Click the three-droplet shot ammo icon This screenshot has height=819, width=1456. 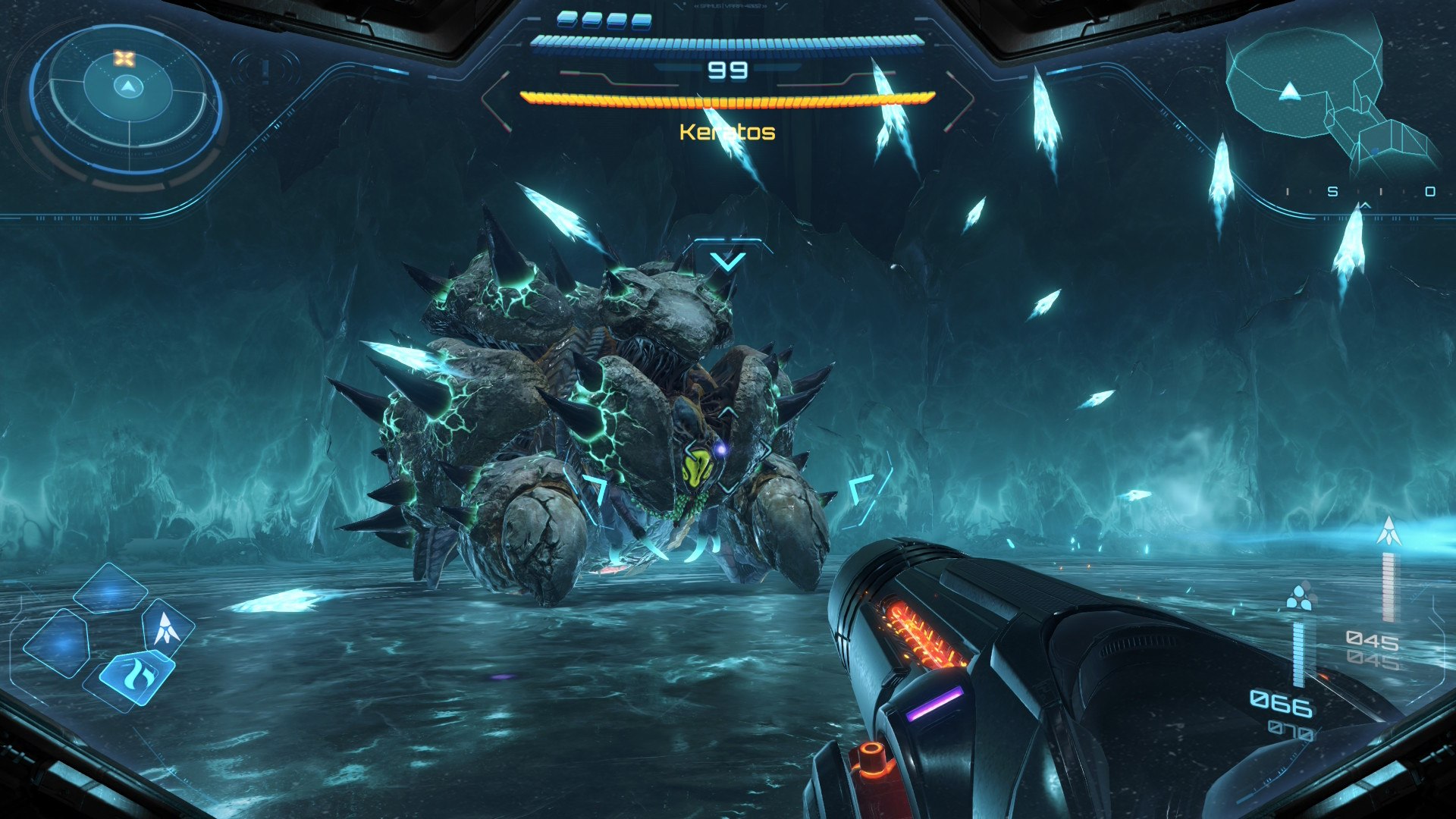click(1300, 598)
